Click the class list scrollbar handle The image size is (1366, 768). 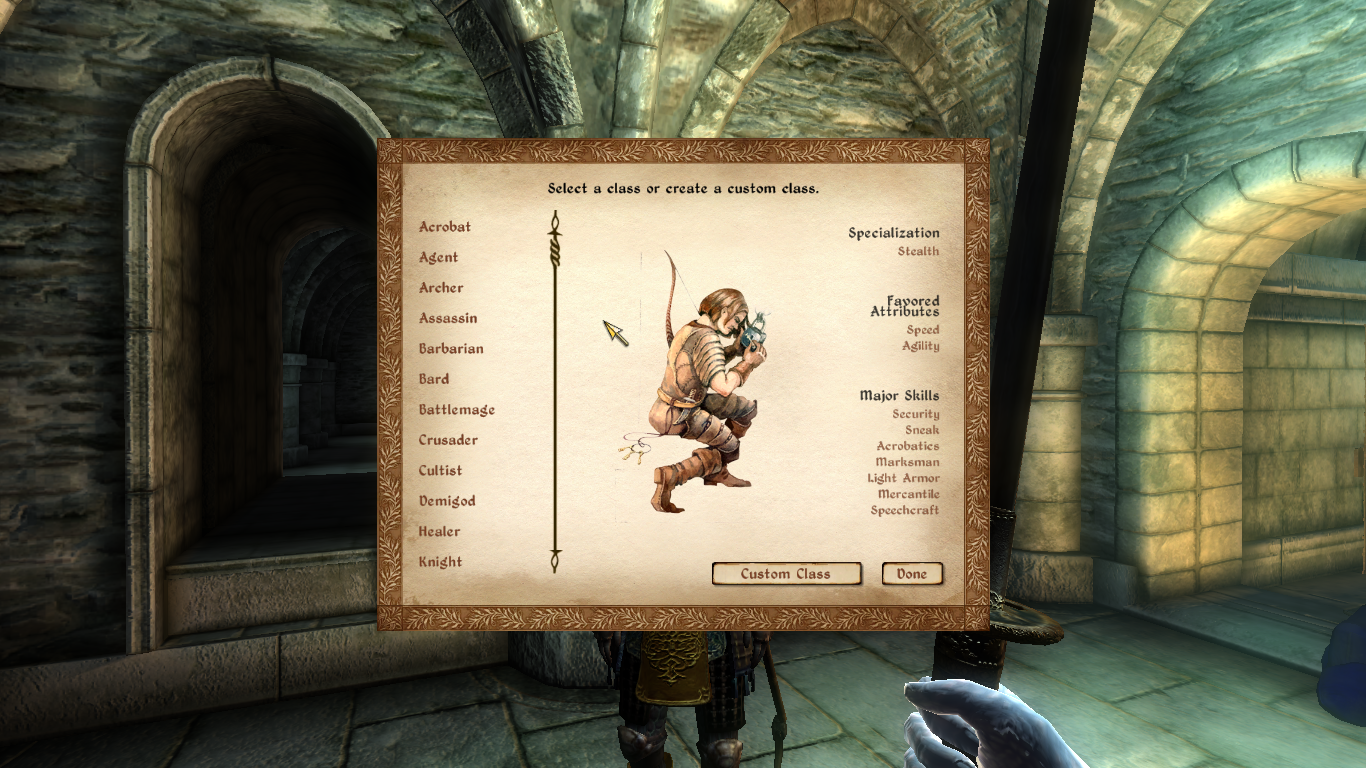[555, 248]
